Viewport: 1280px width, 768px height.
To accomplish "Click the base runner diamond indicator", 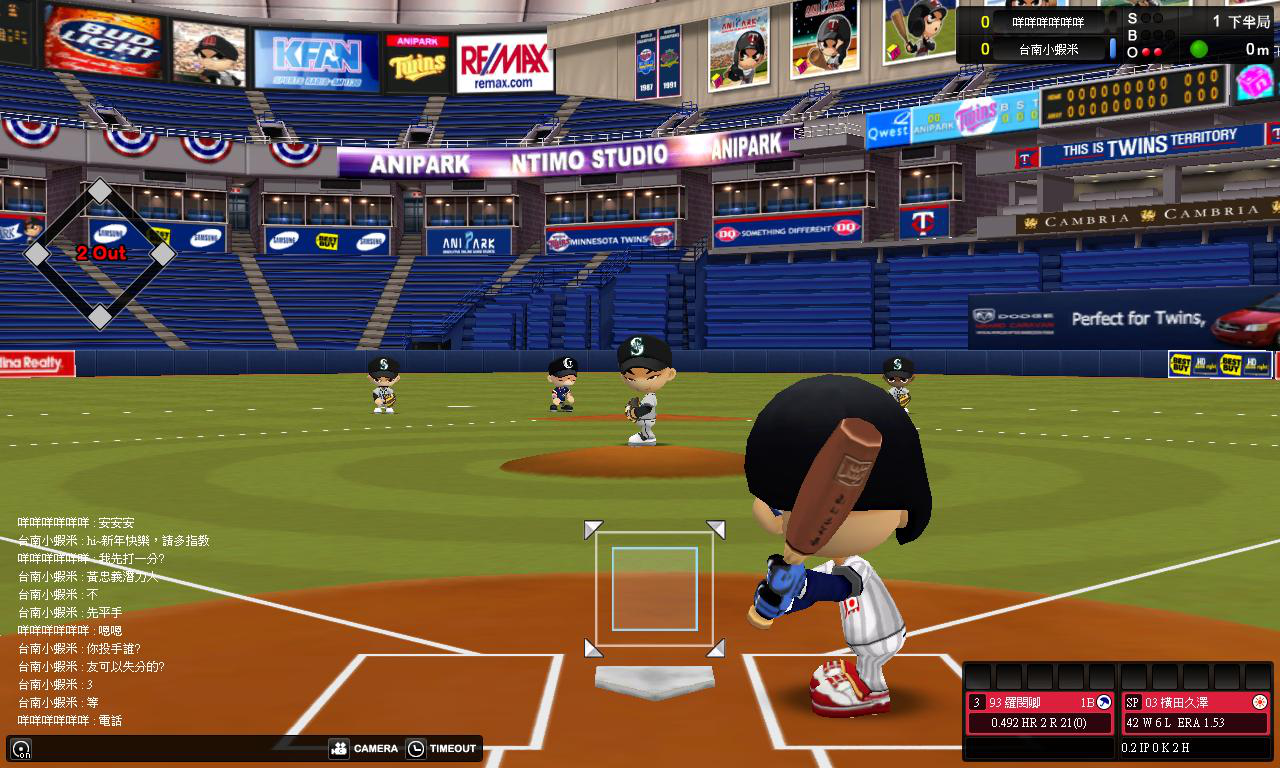I will 100,254.
